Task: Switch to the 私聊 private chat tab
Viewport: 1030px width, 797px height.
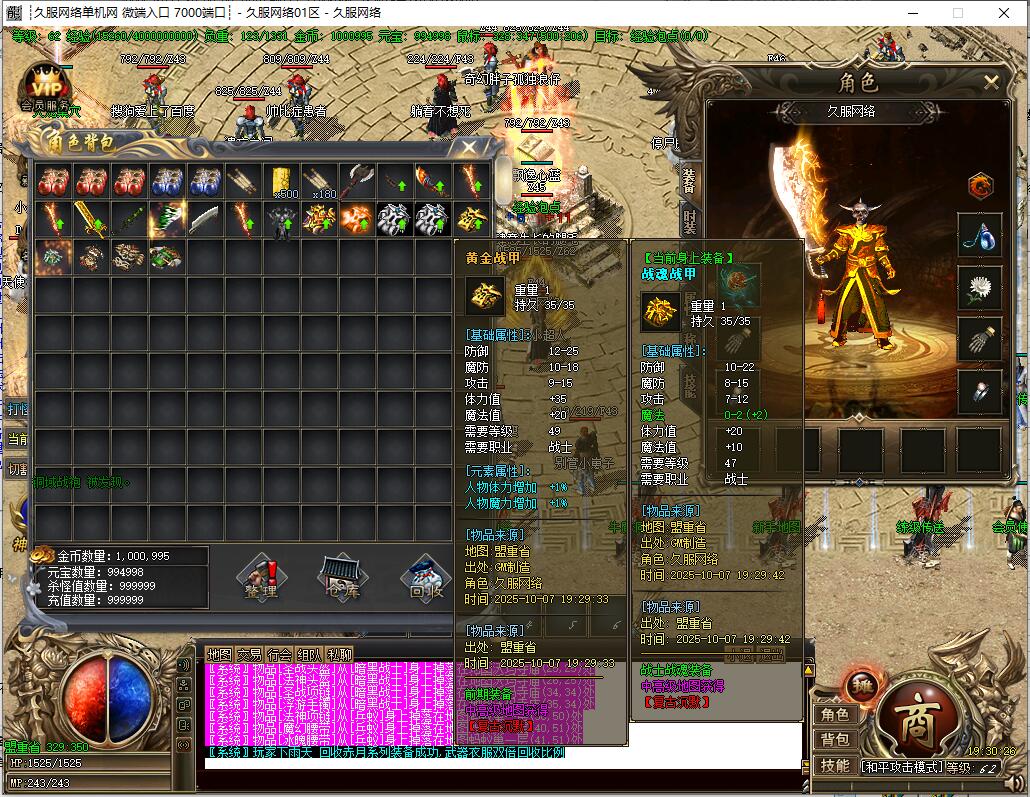Action: pos(339,654)
